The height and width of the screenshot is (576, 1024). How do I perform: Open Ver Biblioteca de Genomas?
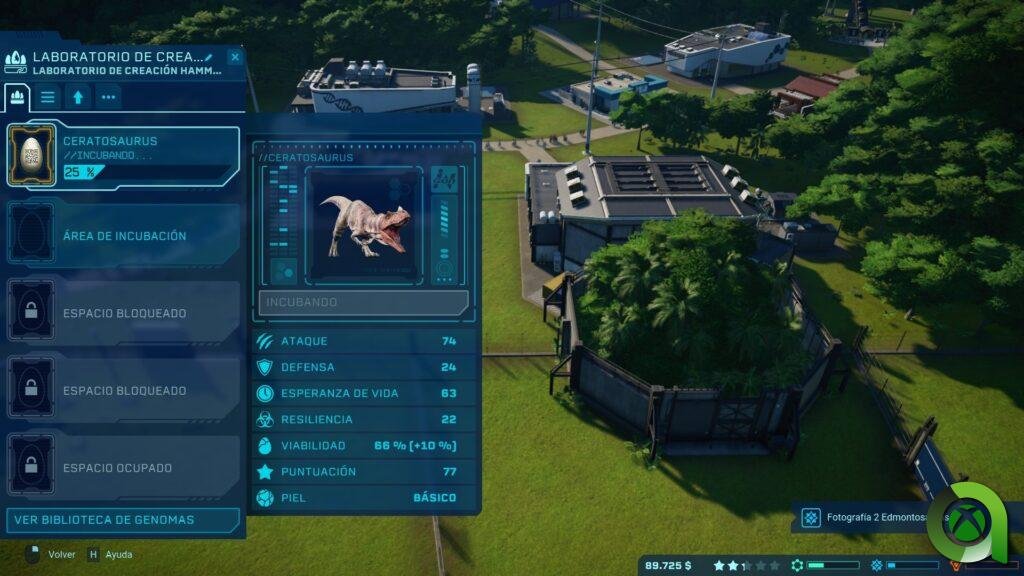point(123,520)
